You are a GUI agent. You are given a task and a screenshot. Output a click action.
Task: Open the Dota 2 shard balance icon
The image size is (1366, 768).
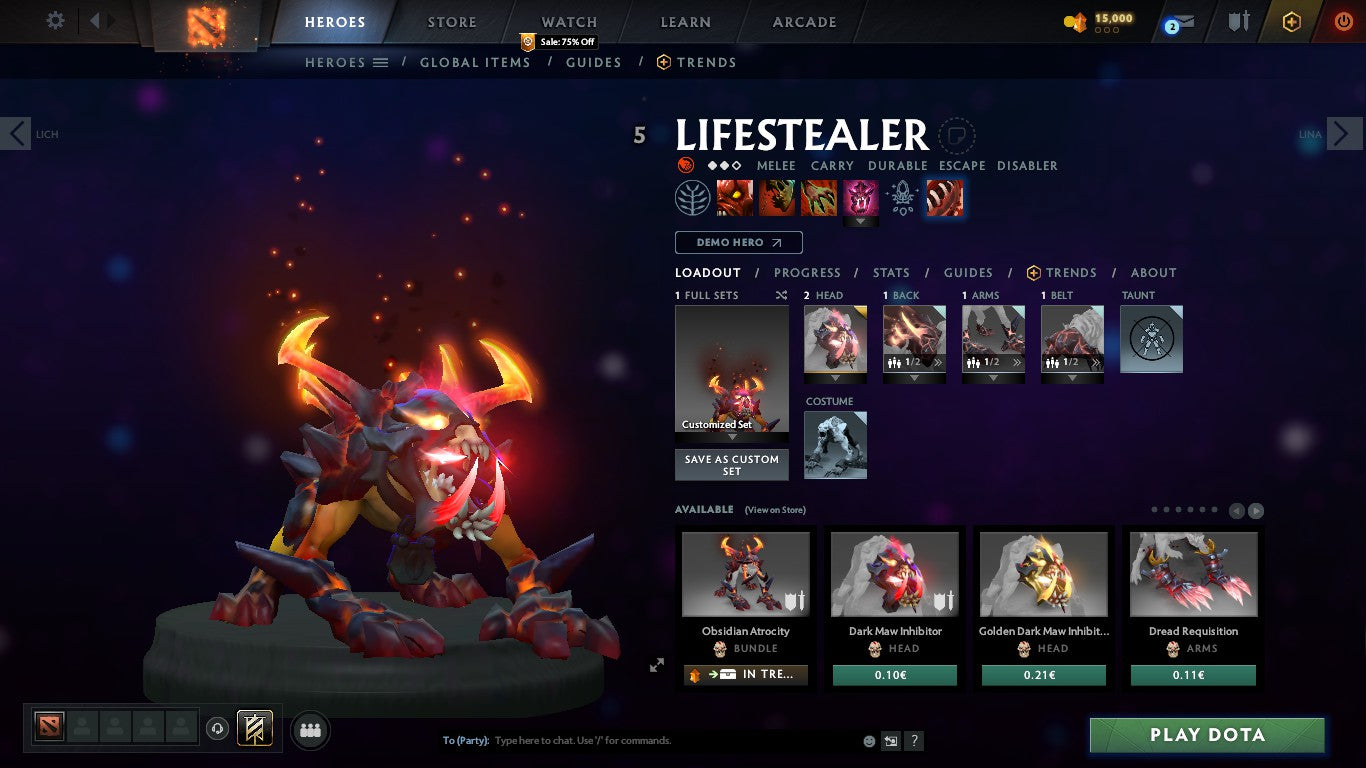coord(1078,21)
